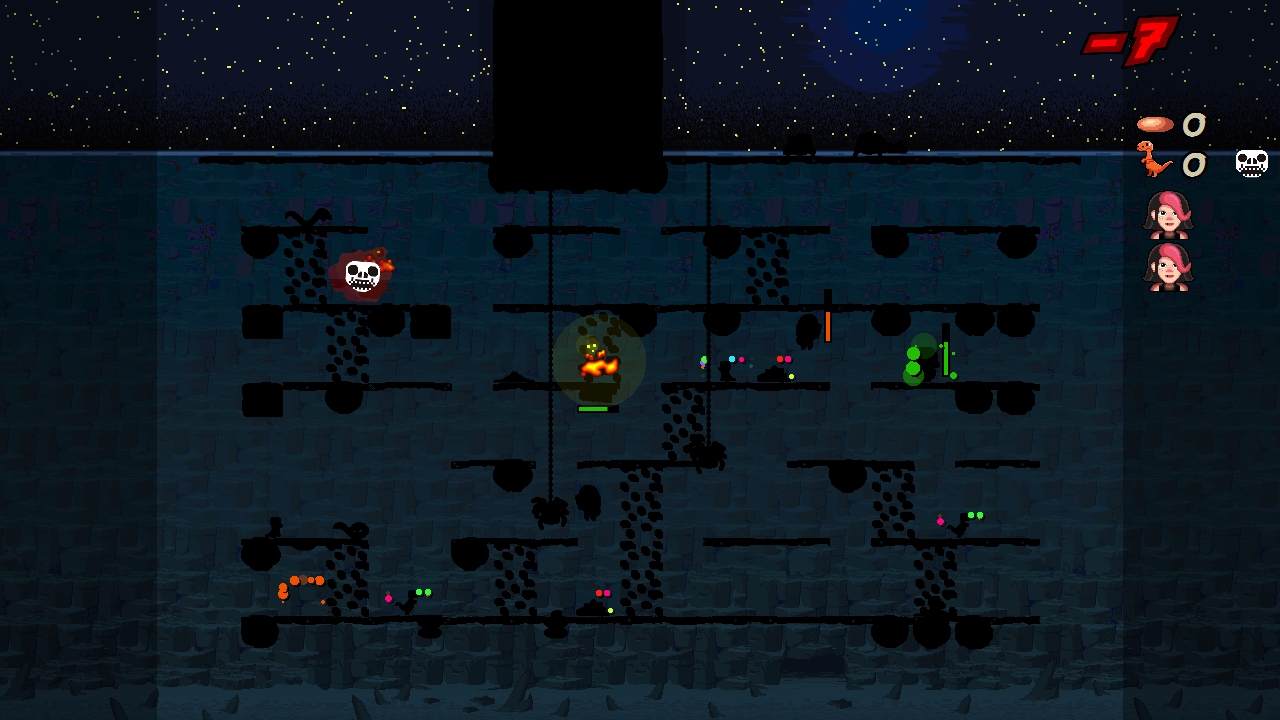This screenshot has height=720, width=1280.
Task: Click the green health bar under the burning player
Action: (594, 408)
